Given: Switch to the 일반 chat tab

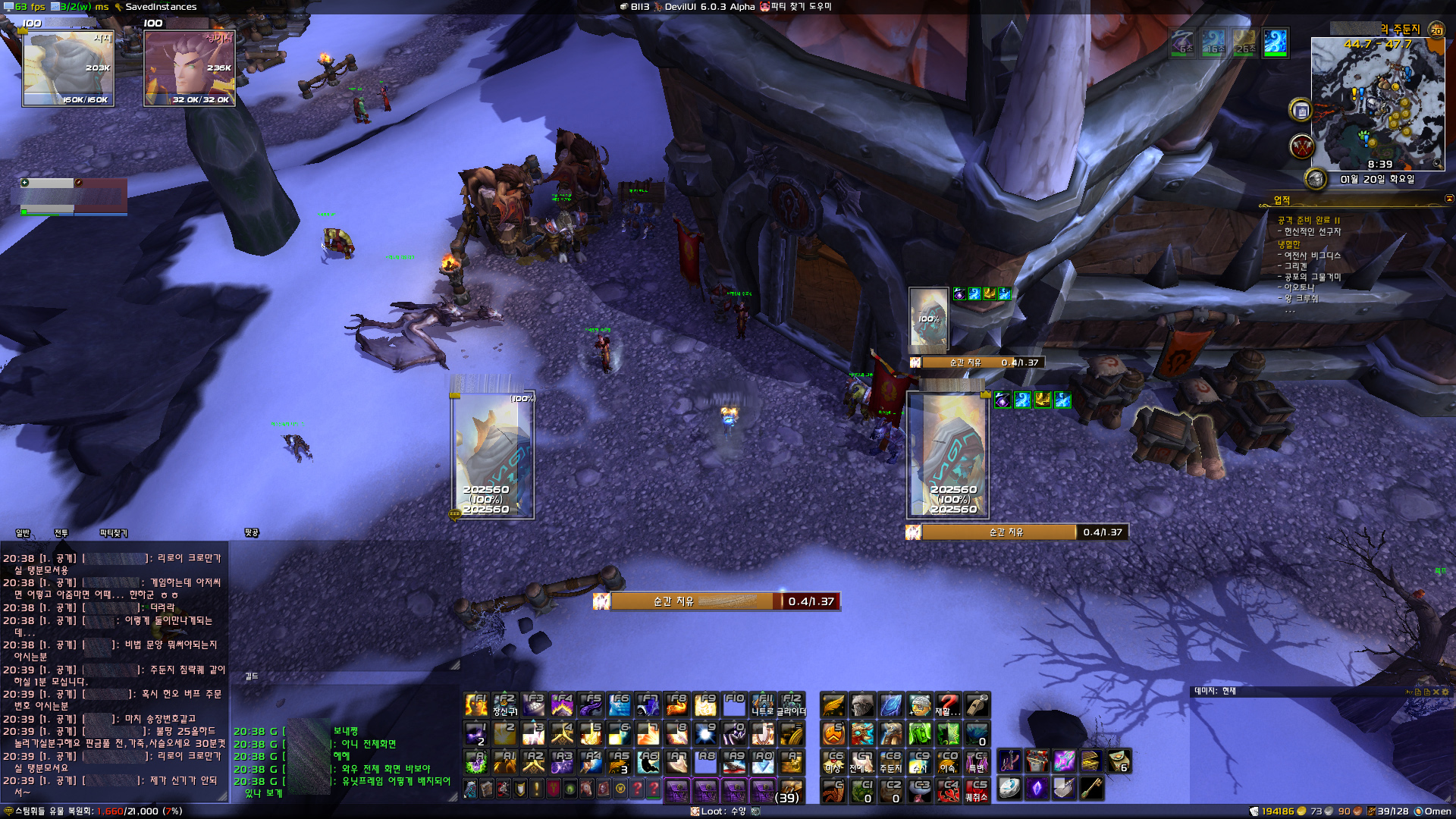Looking at the screenshot, I should 23,533.
